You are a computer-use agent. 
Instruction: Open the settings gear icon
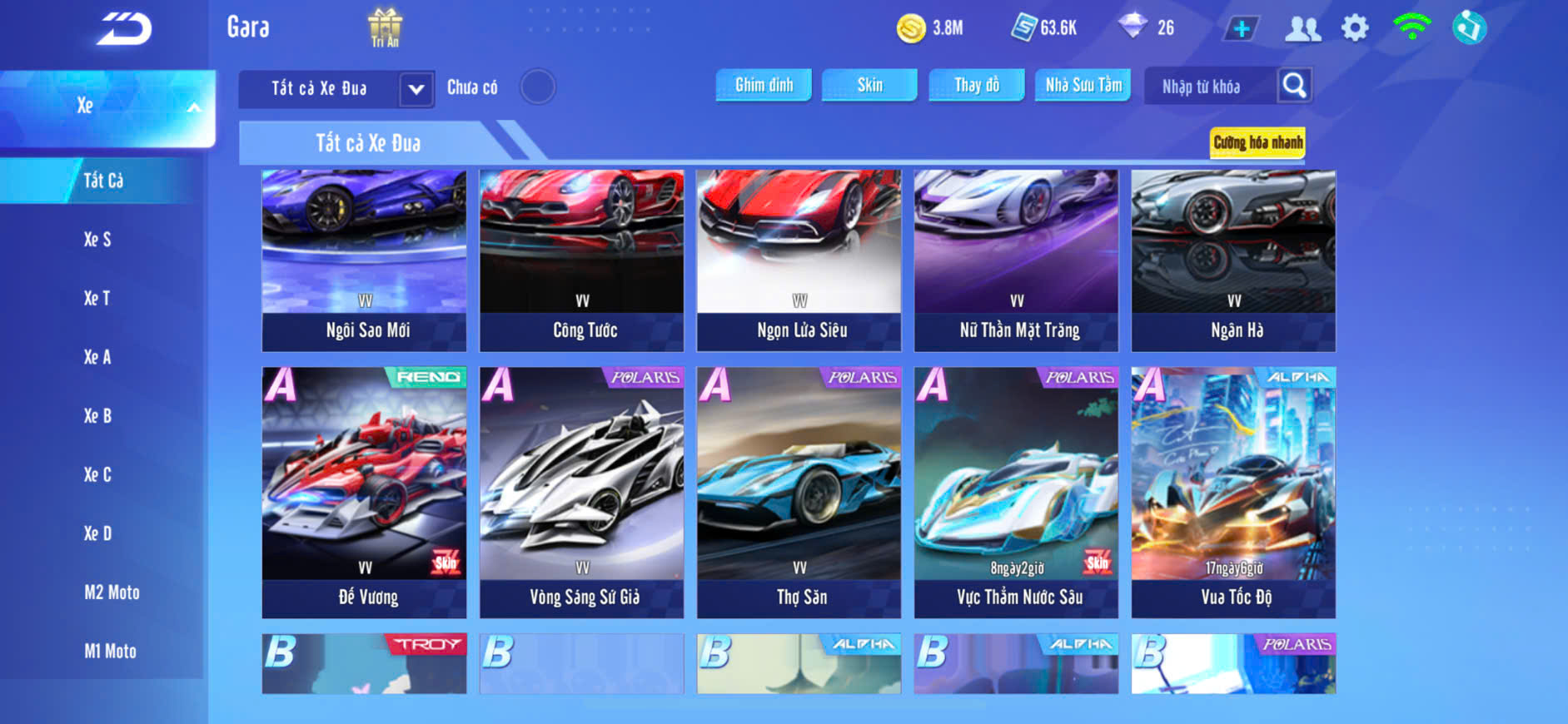click(x=1355, y=28)
